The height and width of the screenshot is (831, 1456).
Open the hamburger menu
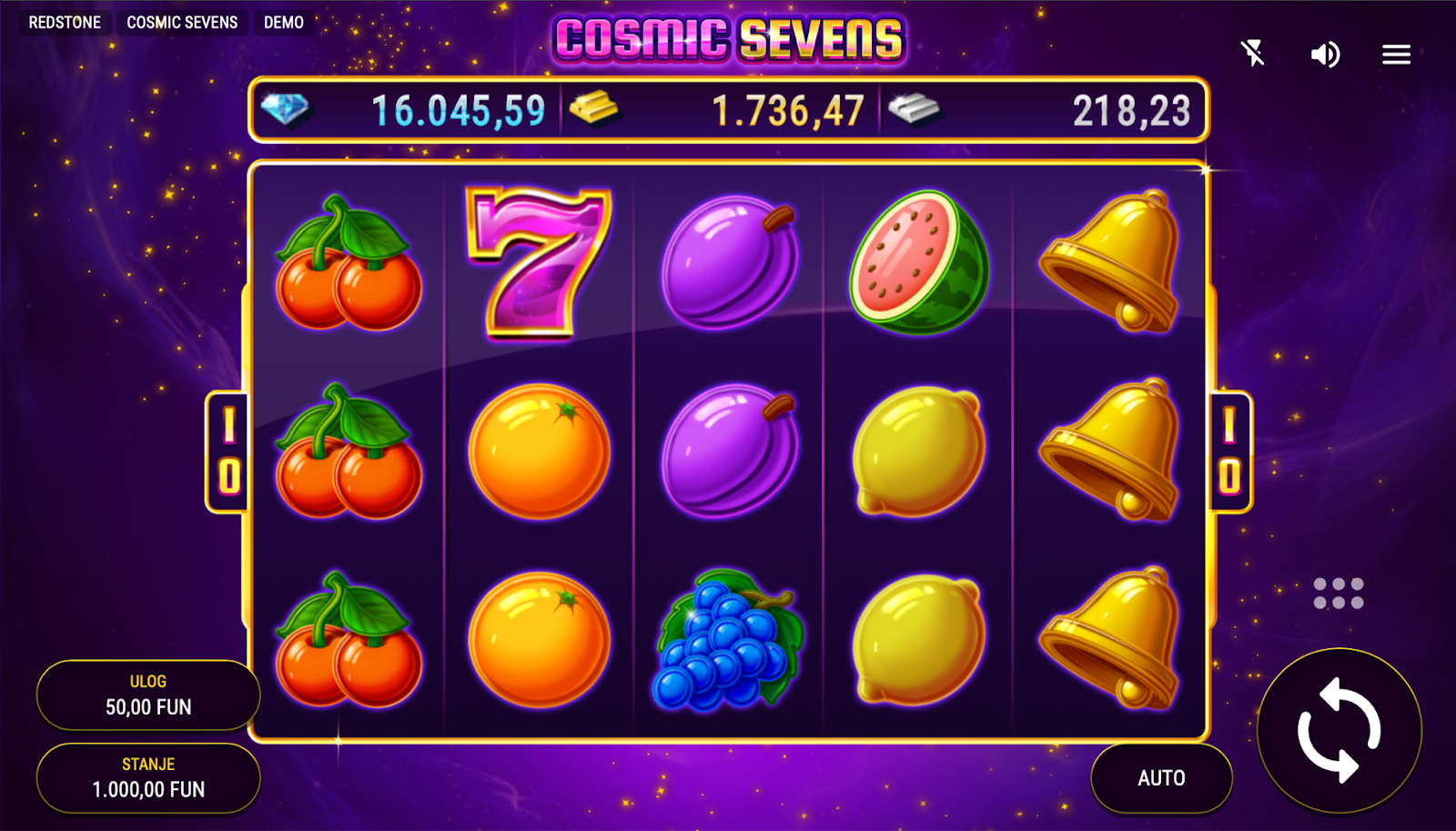(1396, 55)
